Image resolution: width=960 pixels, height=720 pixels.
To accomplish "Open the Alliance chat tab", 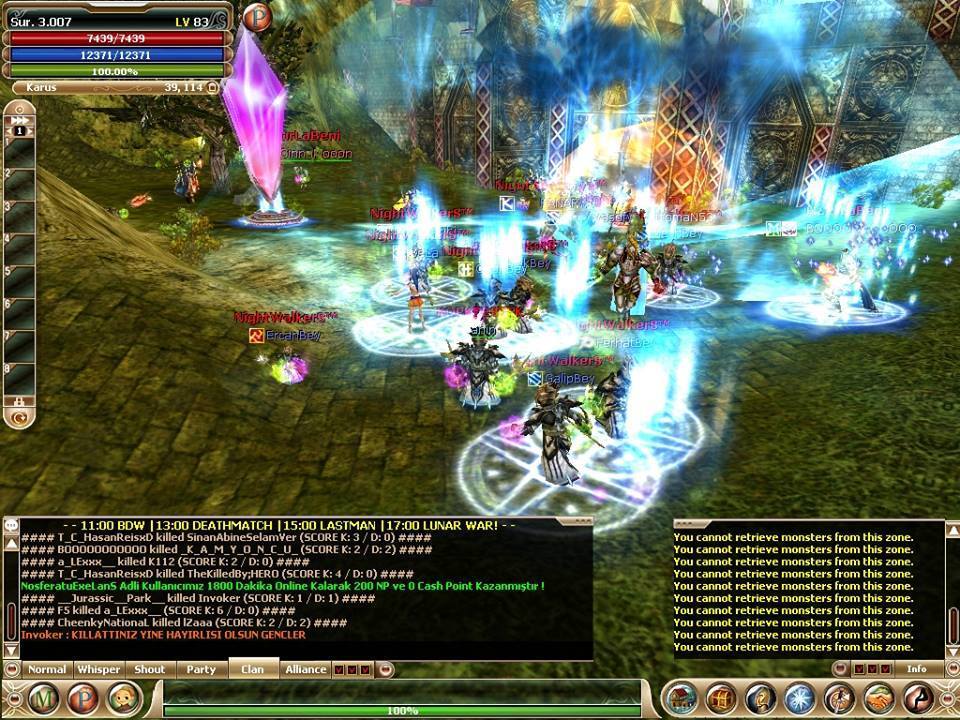I will click(305, 669).
